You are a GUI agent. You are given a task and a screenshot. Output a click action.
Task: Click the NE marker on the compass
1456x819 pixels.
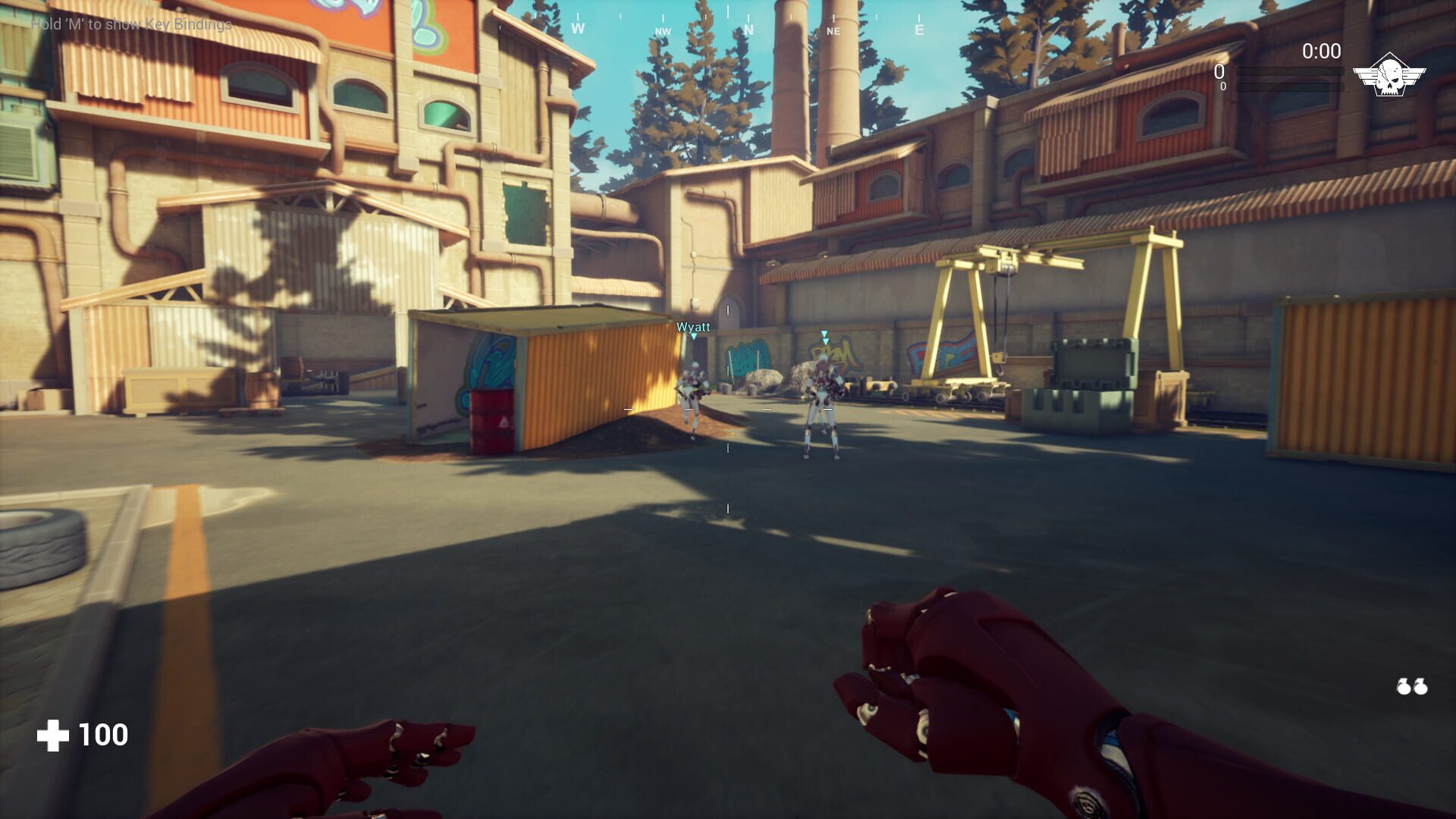click(833, 30)
